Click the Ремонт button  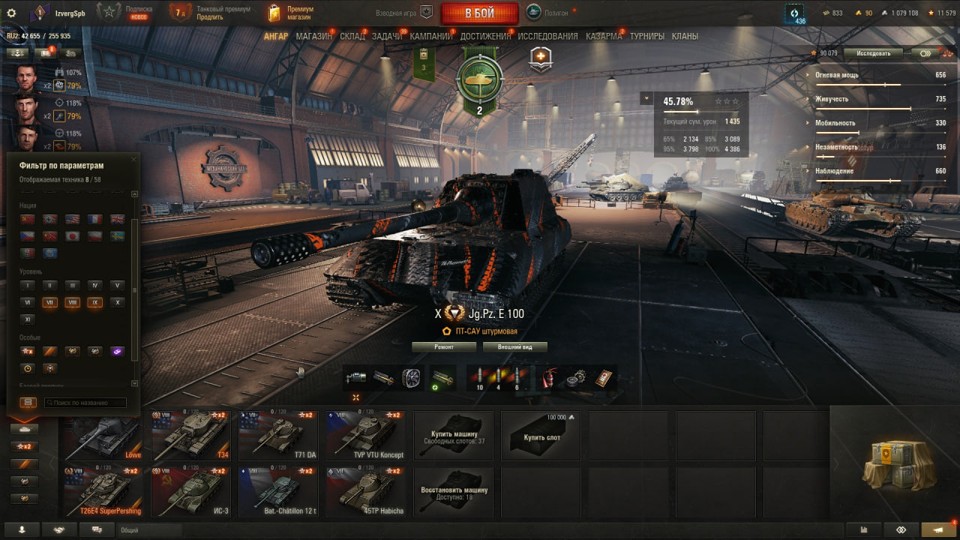443,347
